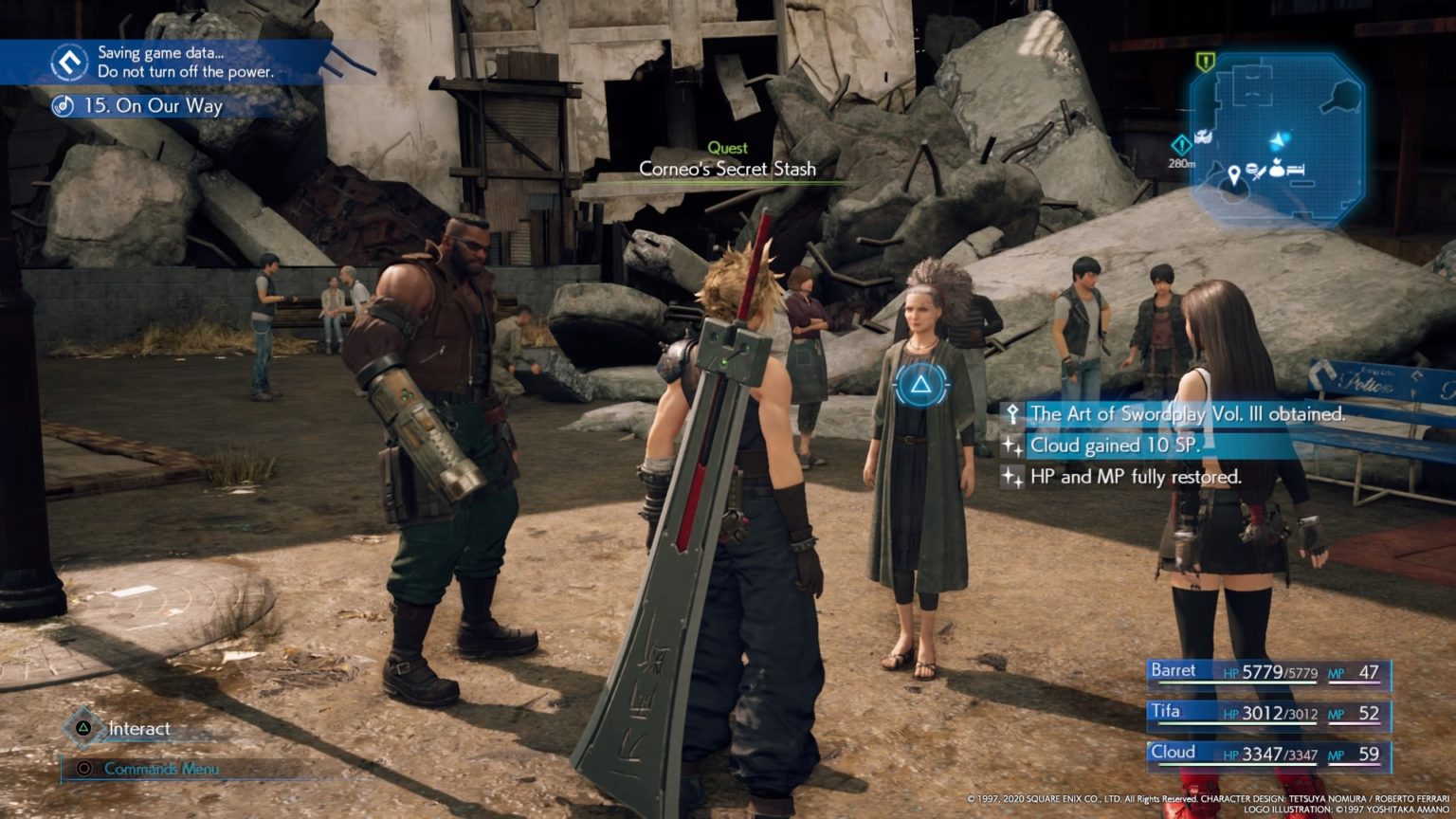Select the music note icon beside 15. On Our Way
This screenshot has height=819, width=1456.
pos(62,106)
